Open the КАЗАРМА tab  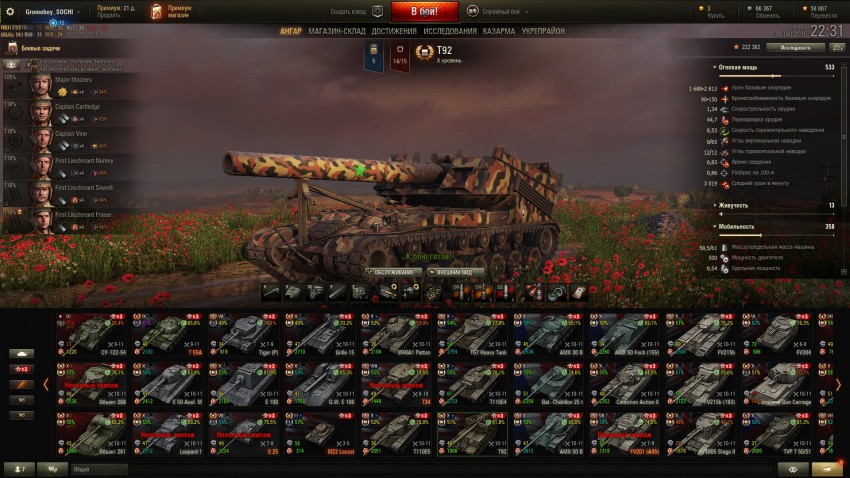point(500,31)
